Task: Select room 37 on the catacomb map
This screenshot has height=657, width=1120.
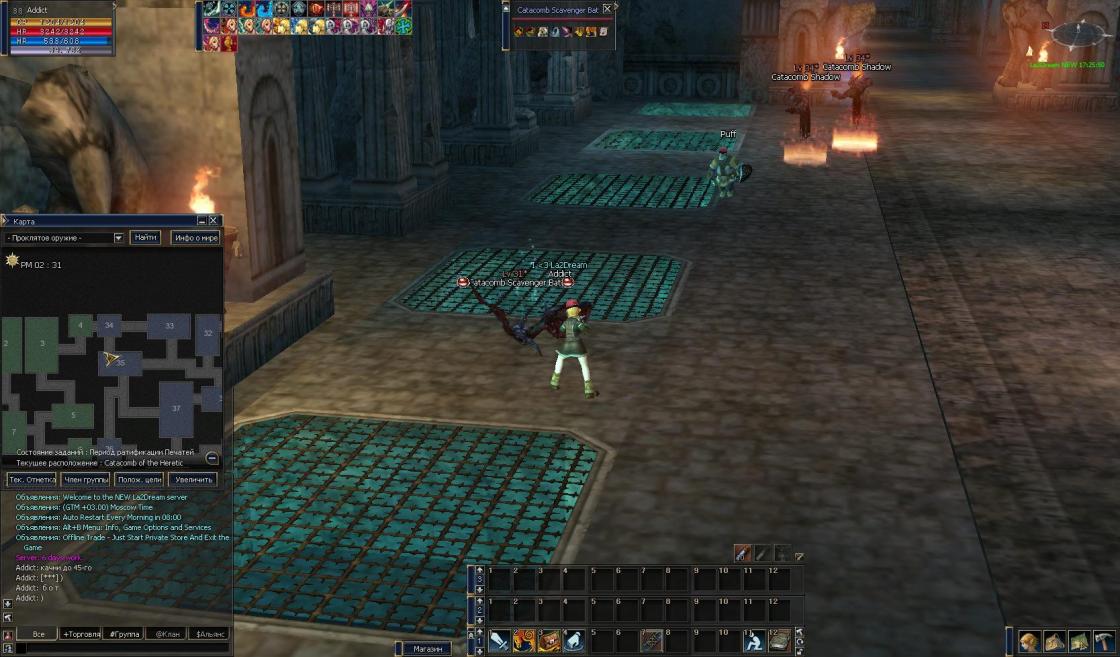Action: click(x=177, y=408)
